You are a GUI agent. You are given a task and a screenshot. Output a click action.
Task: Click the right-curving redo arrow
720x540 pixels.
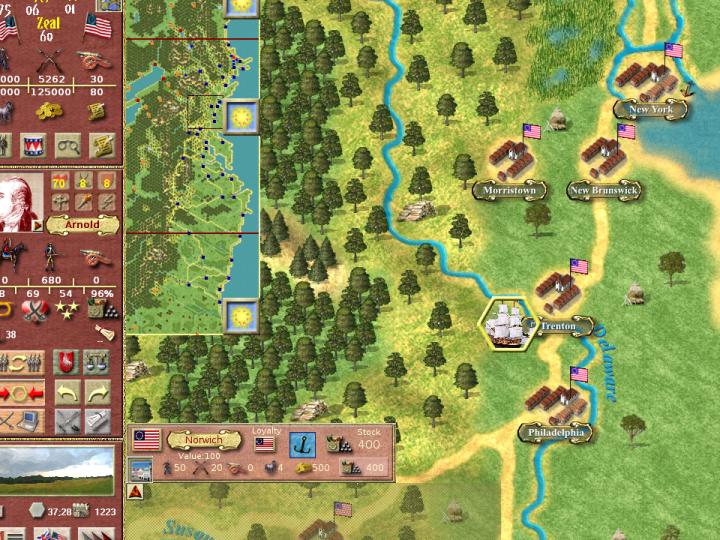pyautogui.click(x=99, y=391)
